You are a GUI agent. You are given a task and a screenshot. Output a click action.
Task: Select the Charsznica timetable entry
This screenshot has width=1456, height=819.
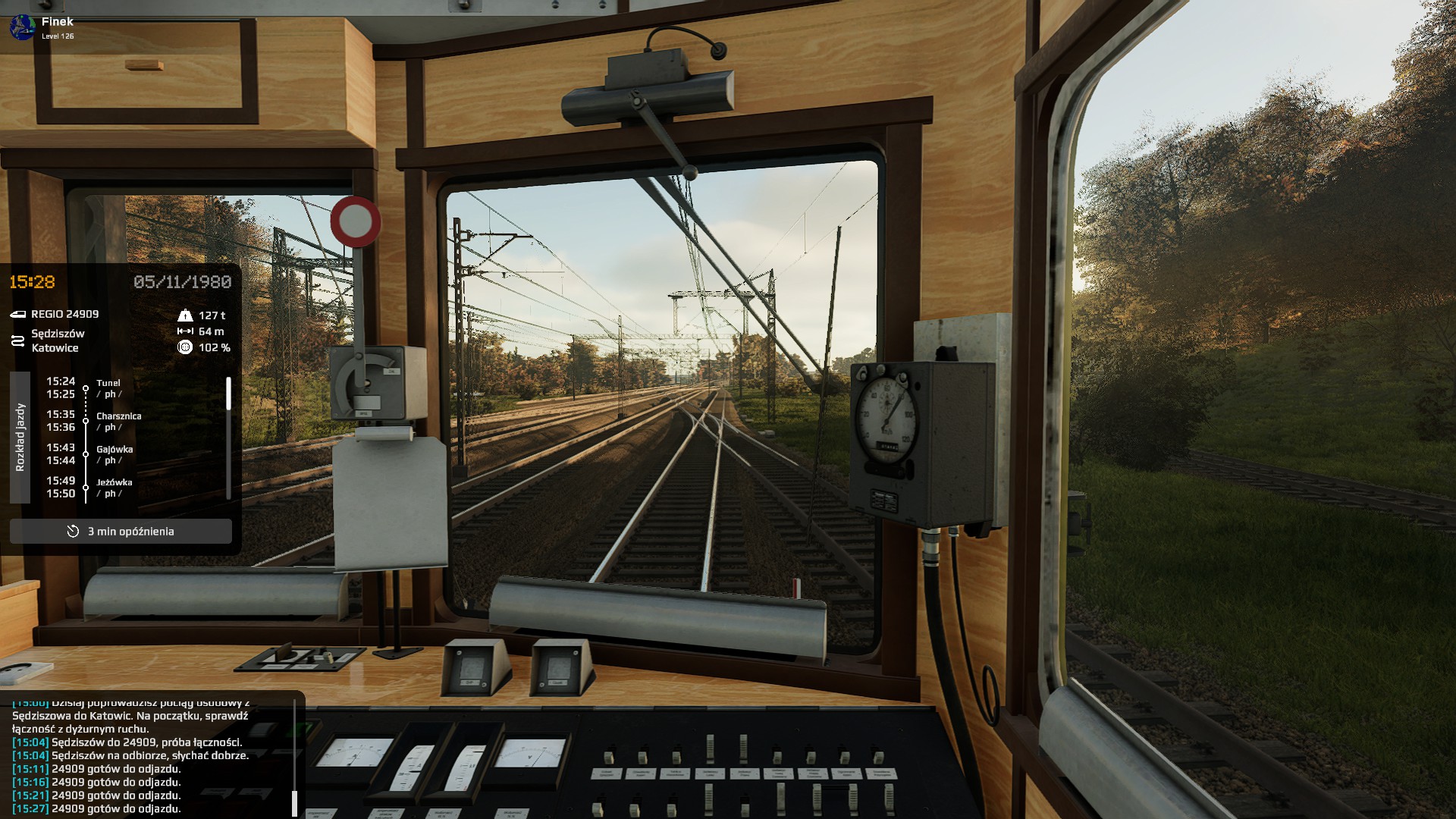click(118, 416)
